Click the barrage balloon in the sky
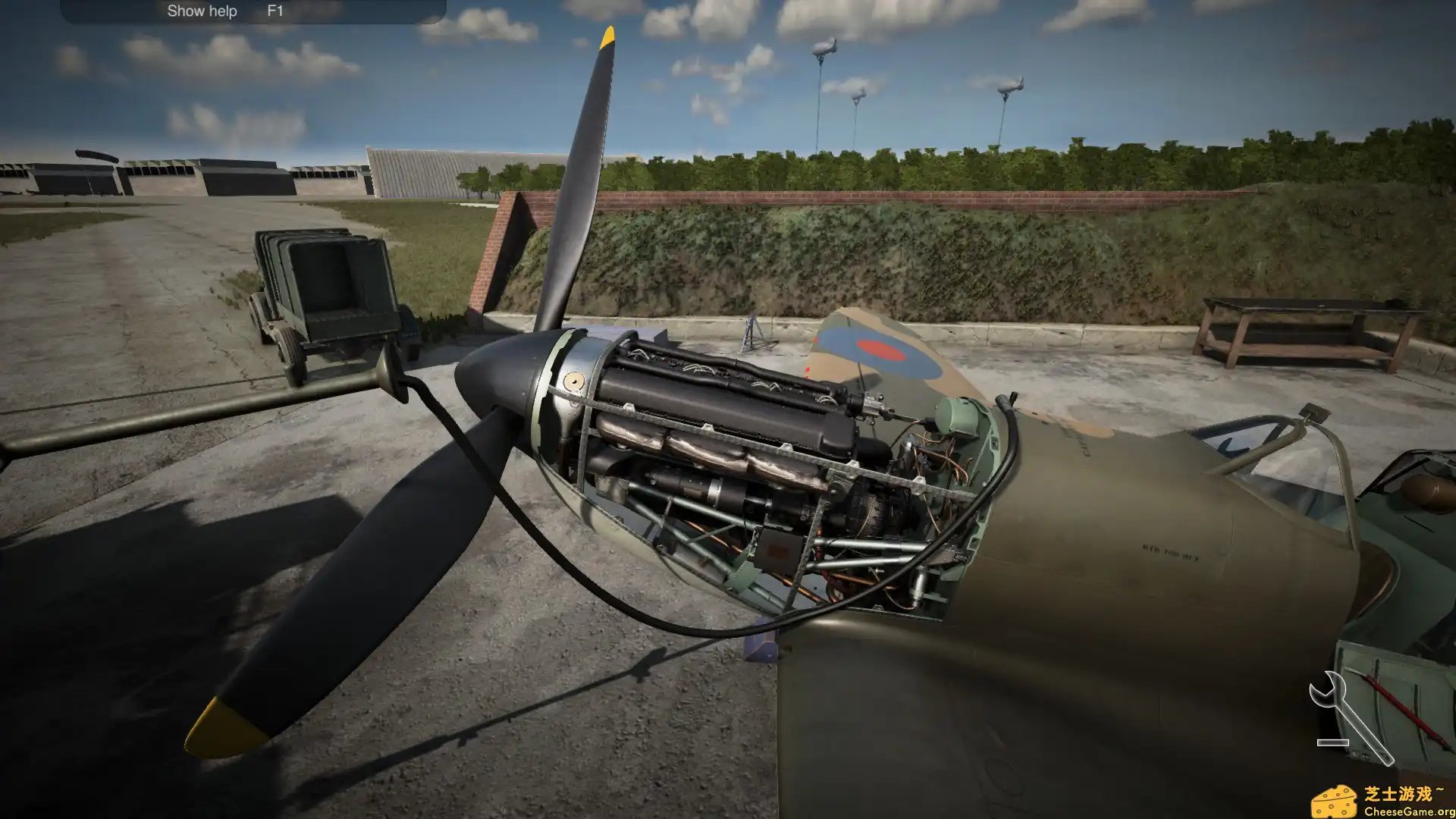Viewport: 1456px width, 819px height. coord(824,47)
